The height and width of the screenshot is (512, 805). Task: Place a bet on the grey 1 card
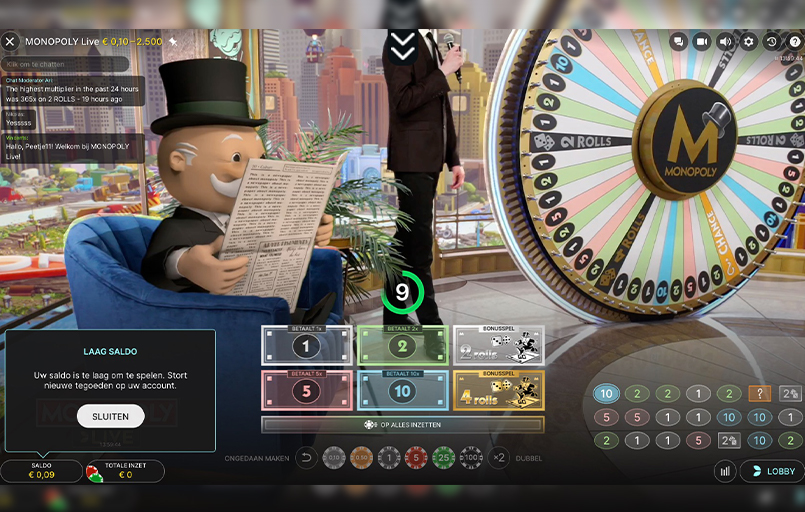(x=306, y=346)
